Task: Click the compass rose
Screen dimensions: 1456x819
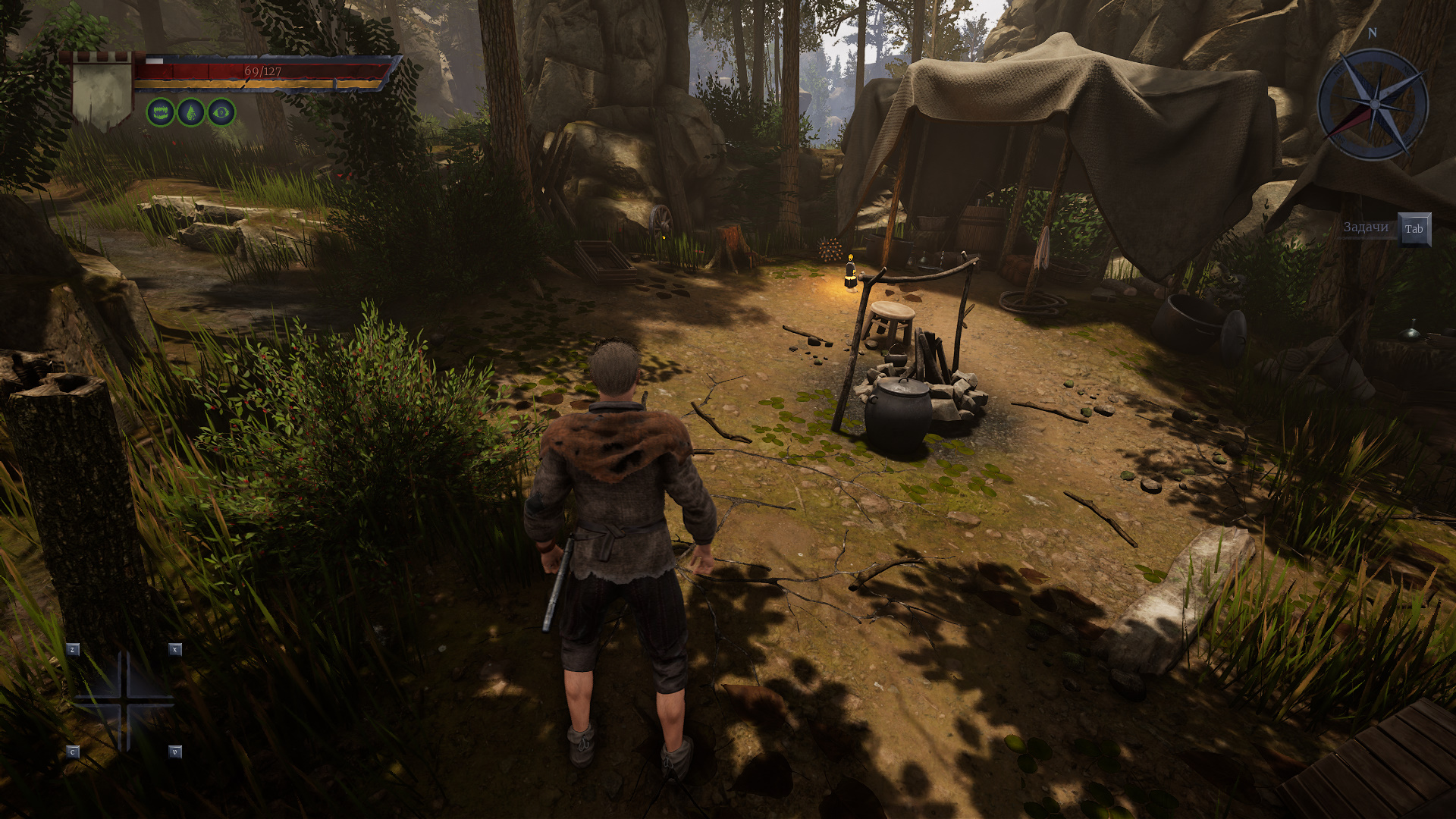Action: [1373, 105]
